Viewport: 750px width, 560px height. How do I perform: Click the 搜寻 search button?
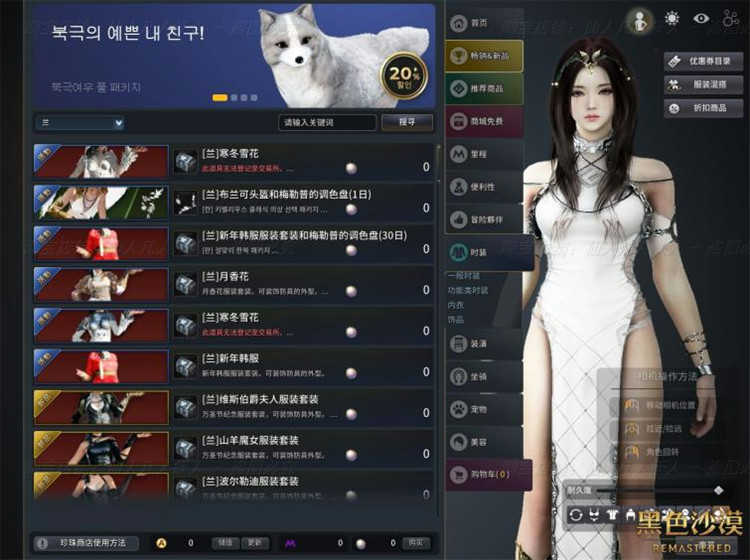click(407, 122)
